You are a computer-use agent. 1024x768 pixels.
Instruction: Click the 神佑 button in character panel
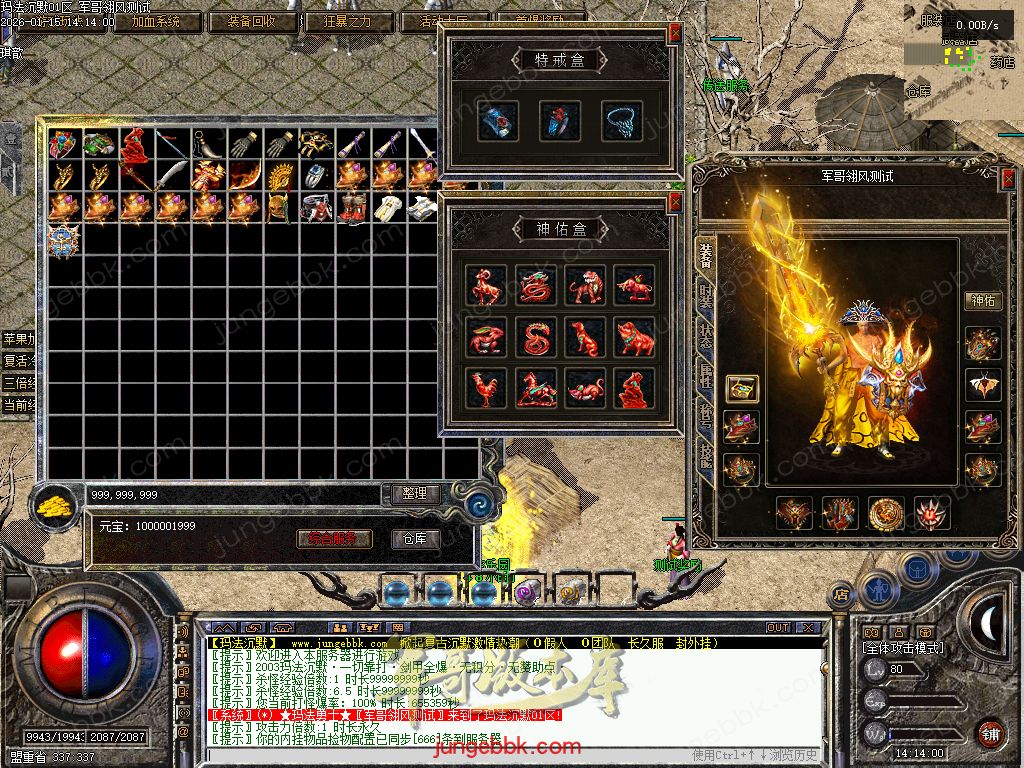pos(983,300)
